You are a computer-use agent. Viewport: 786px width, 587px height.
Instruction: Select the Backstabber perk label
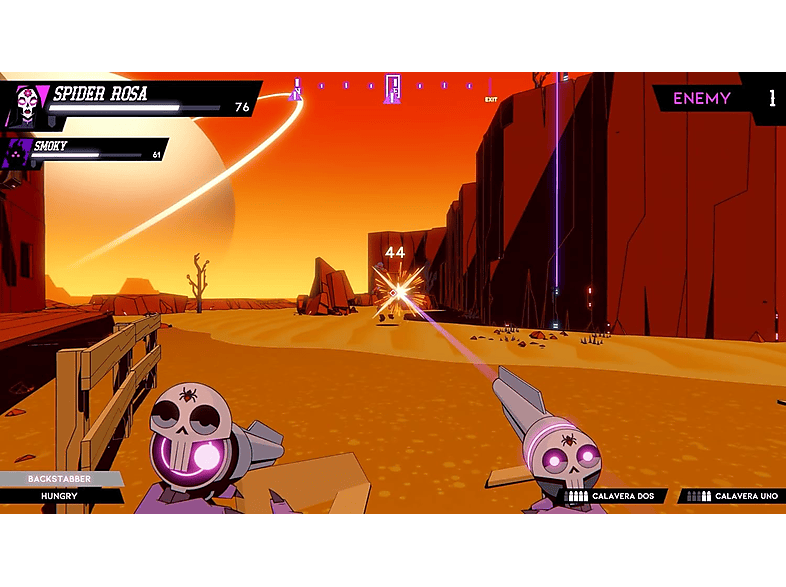[60, 479]
